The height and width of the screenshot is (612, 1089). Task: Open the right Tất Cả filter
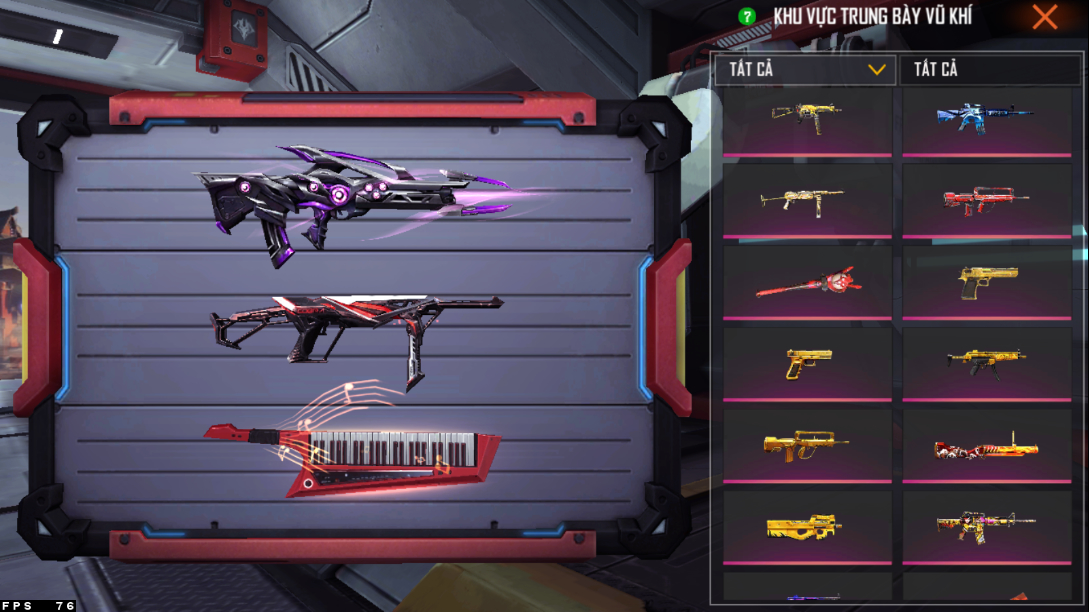coord(990,70)
